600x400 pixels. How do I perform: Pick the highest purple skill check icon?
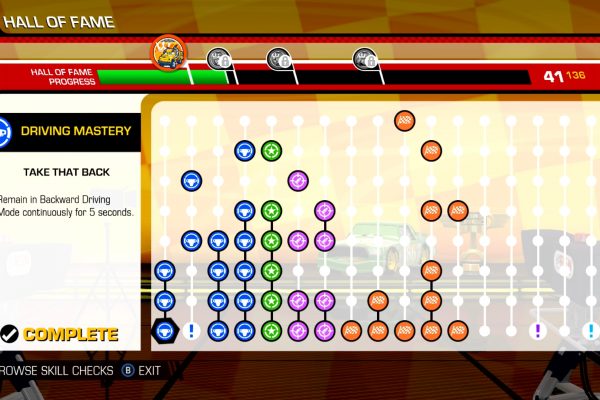(298, 181)
